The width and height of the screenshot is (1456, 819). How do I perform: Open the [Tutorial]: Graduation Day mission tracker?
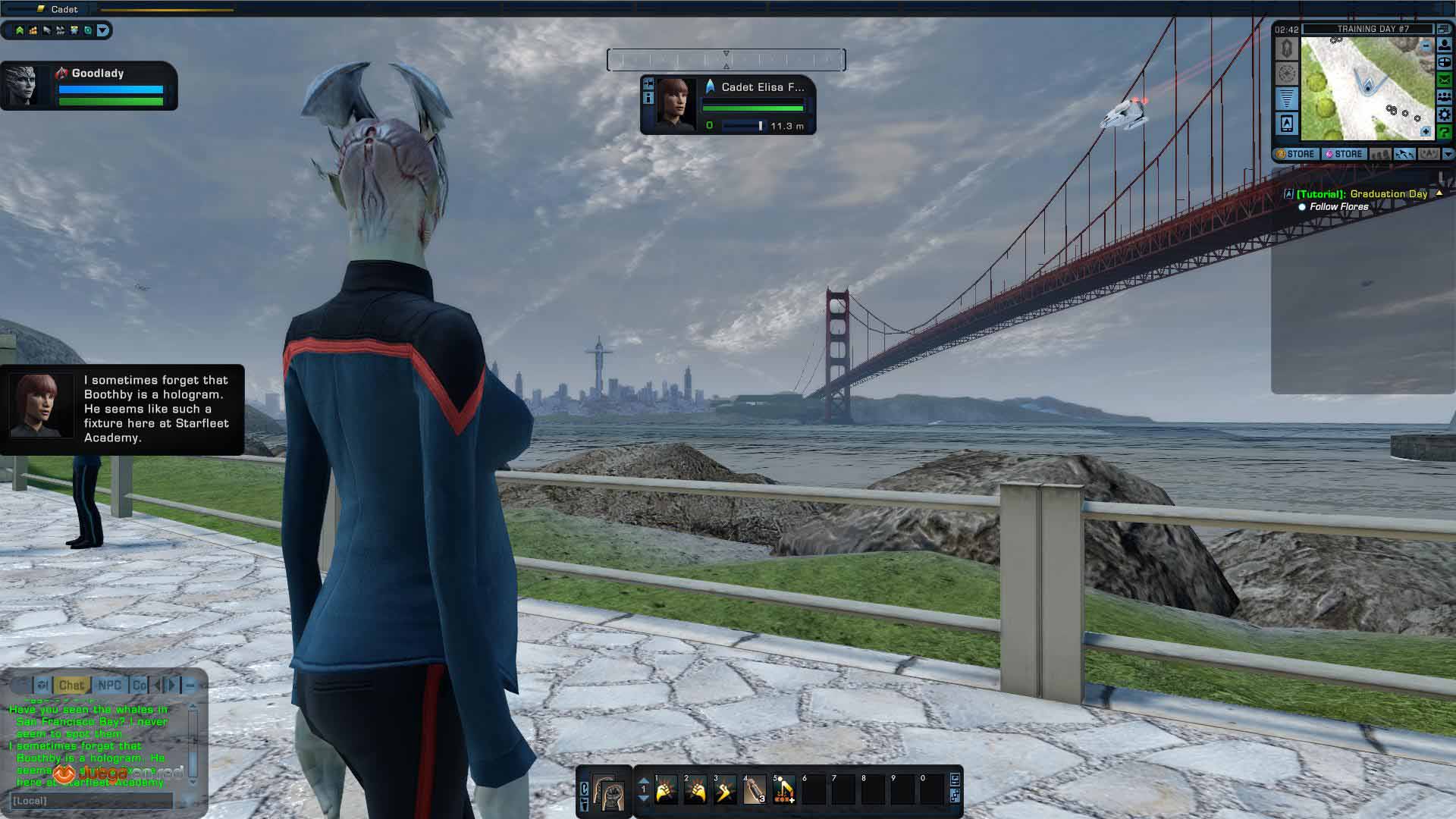1361,194
